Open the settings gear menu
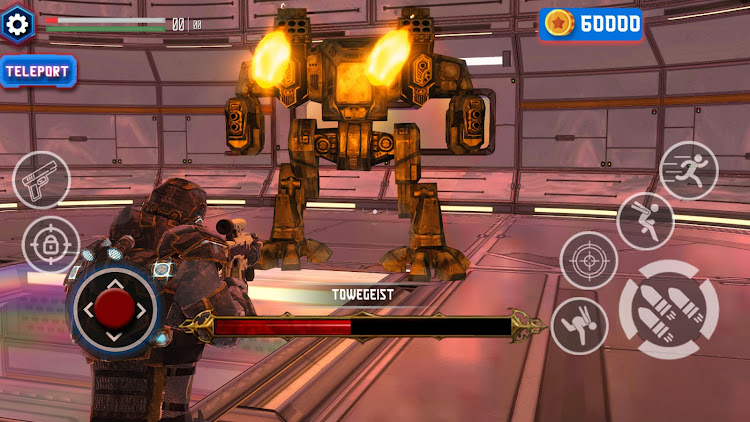This screenshot has width=750, height=422. click(x=17, y=24)
